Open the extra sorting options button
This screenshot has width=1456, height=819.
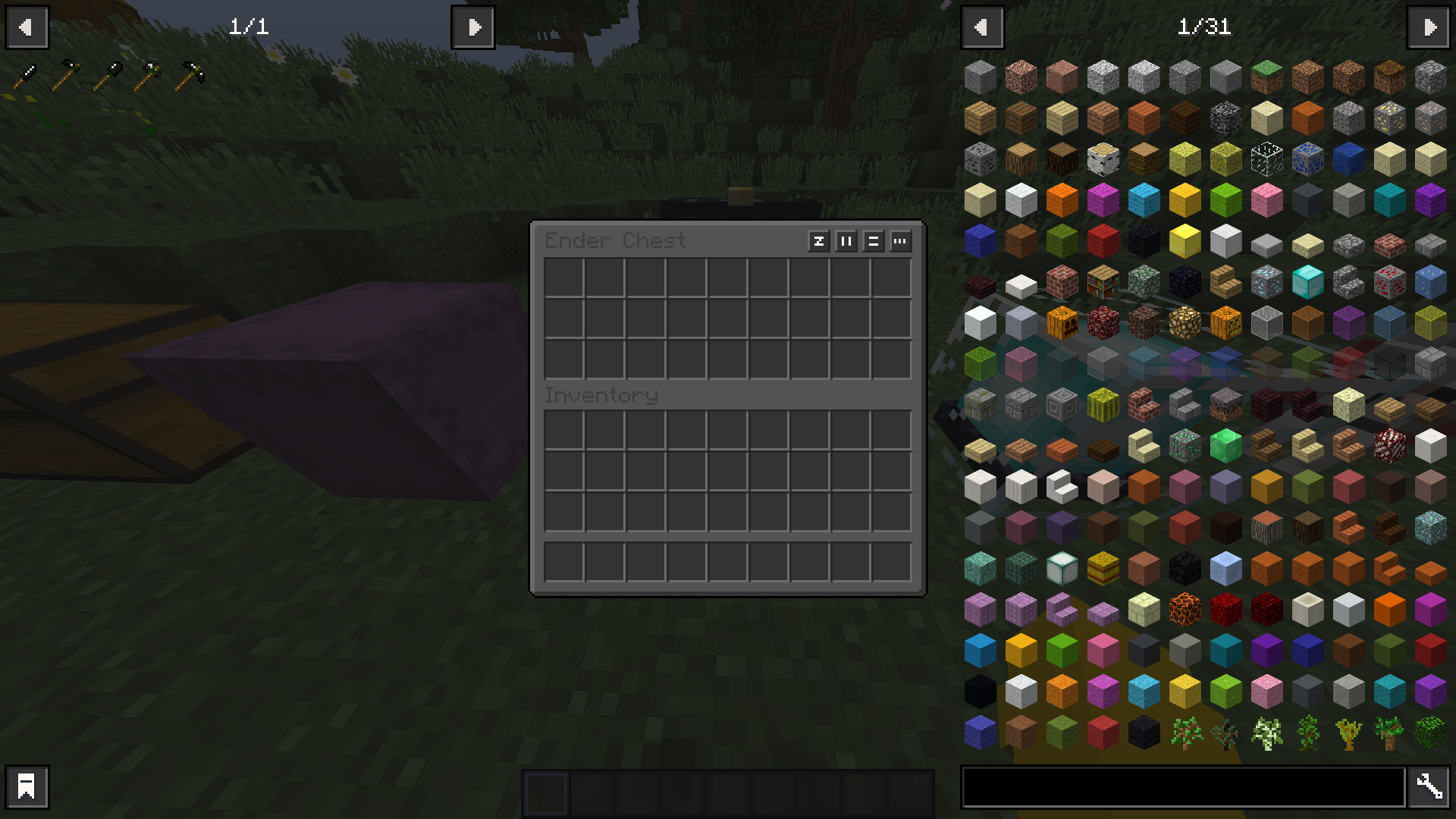click(900, 242)
